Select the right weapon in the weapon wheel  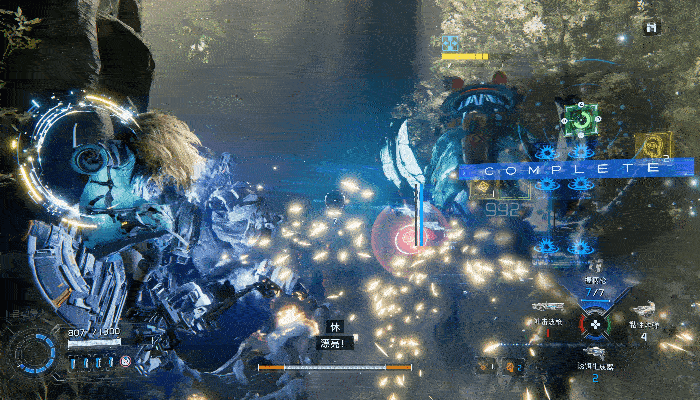(643, 310)
